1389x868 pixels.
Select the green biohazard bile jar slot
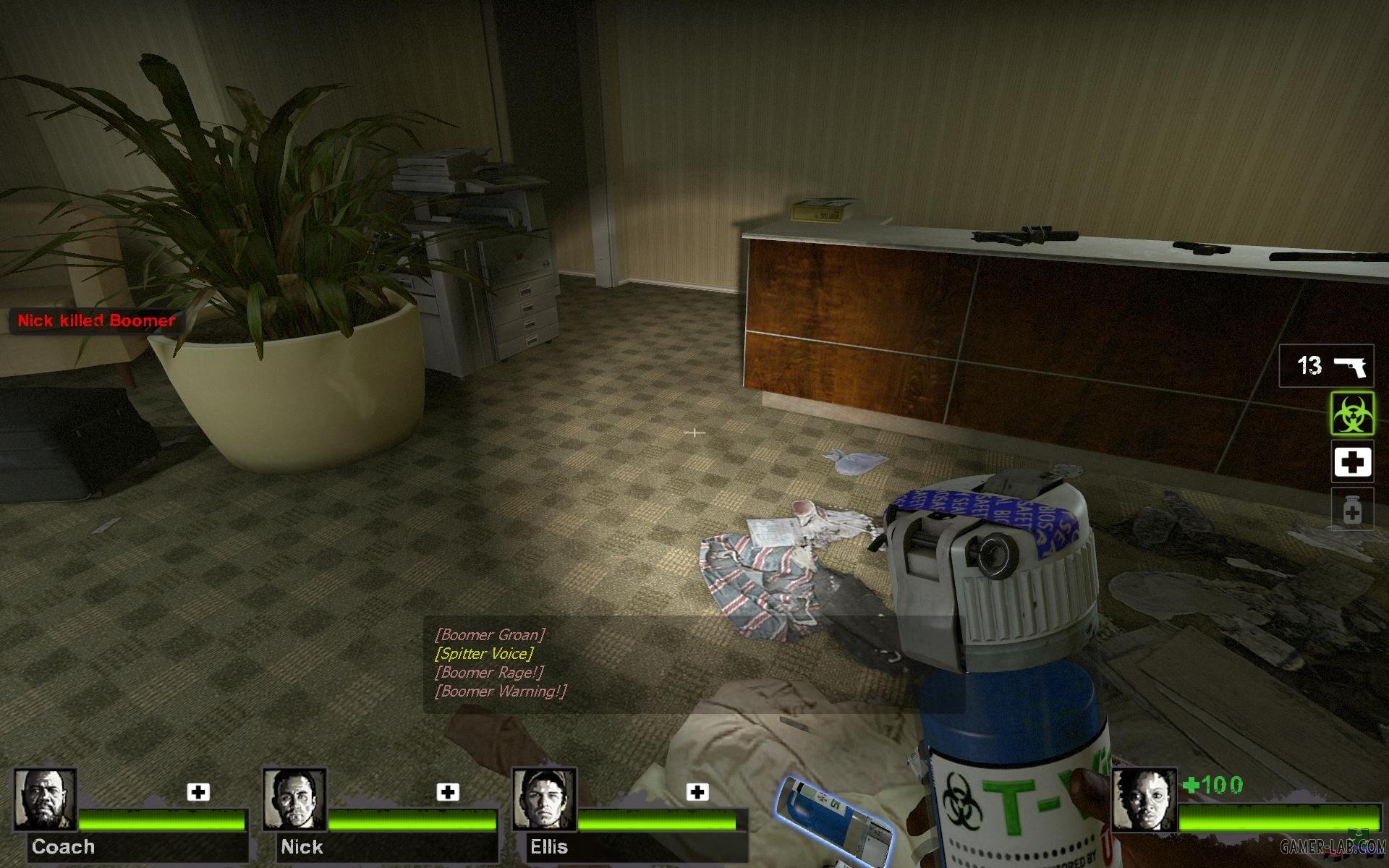(x=1352, y=414)
